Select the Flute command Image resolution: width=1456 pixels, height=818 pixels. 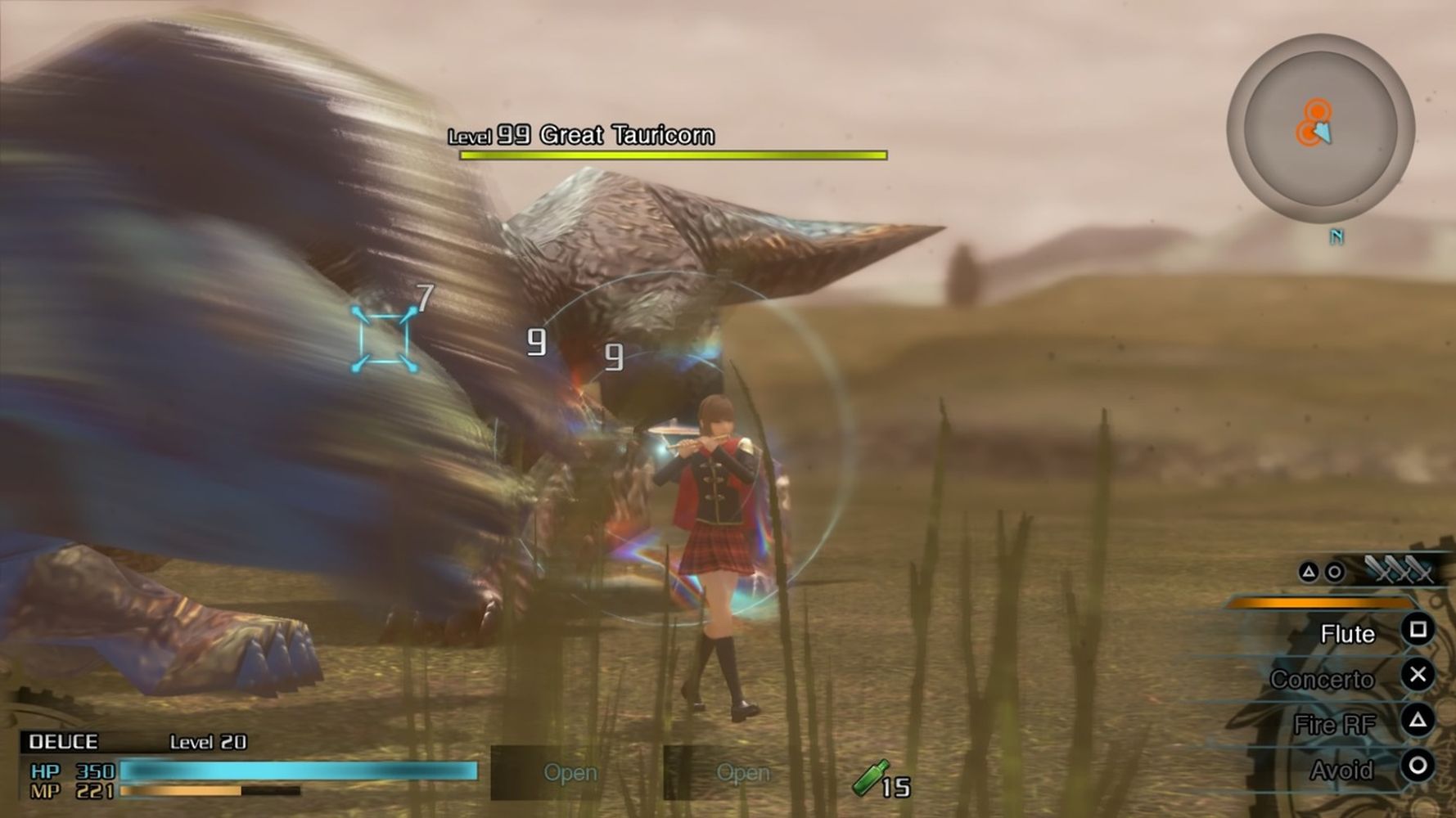click(1347, 634)
